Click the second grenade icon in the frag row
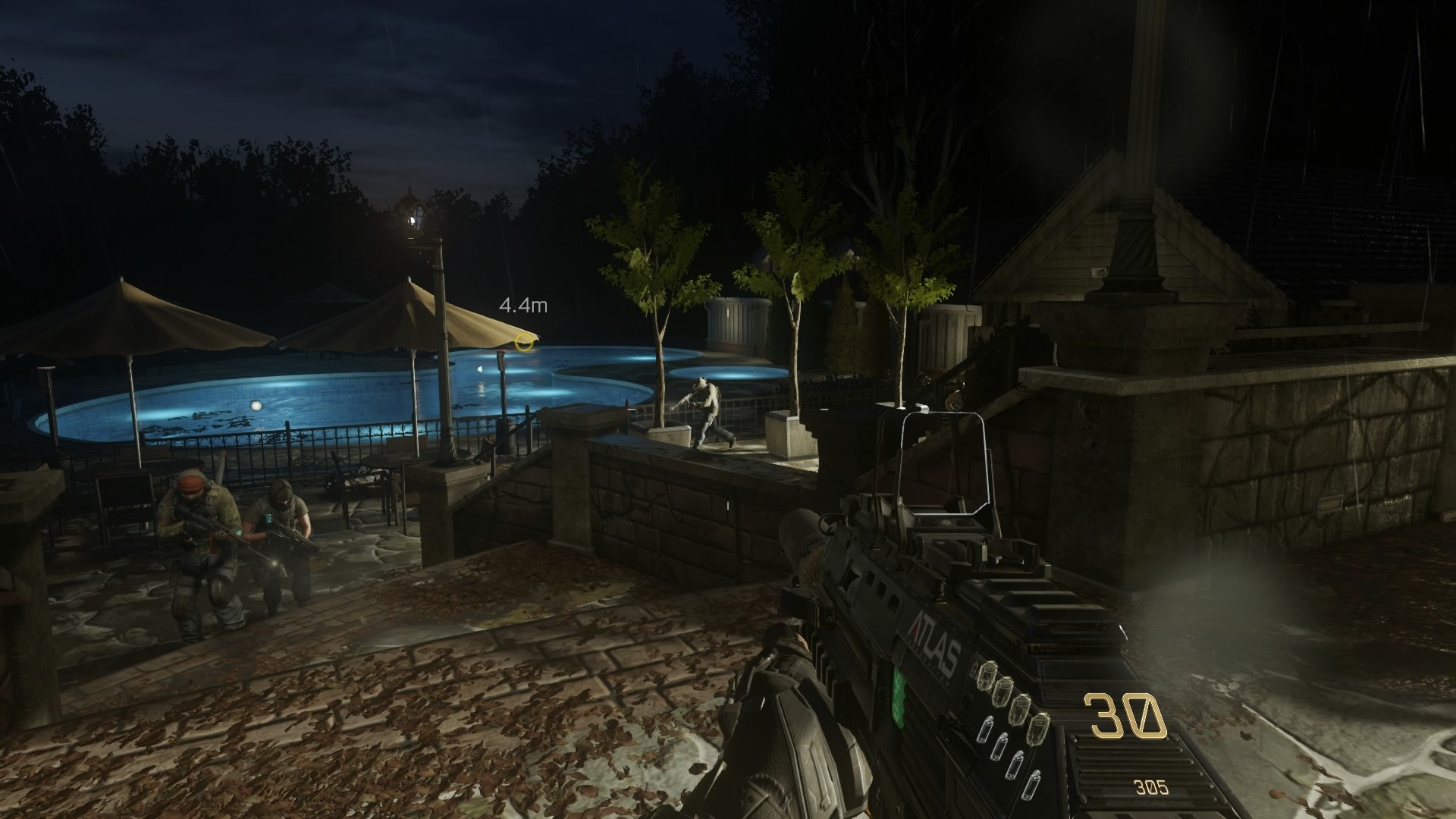The image size is (1456, 819). [1005, 693]
